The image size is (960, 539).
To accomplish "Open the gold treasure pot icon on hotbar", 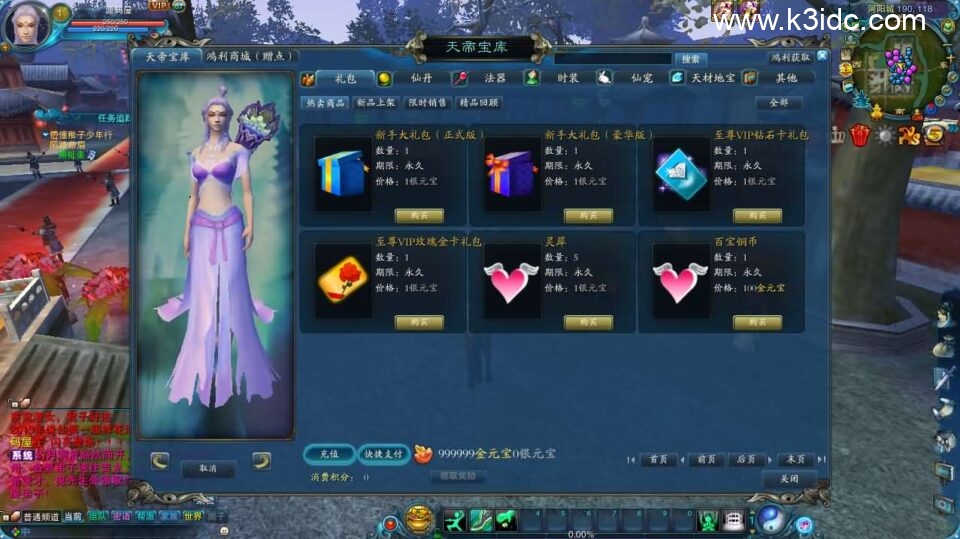I will click(x=420, y=519).
